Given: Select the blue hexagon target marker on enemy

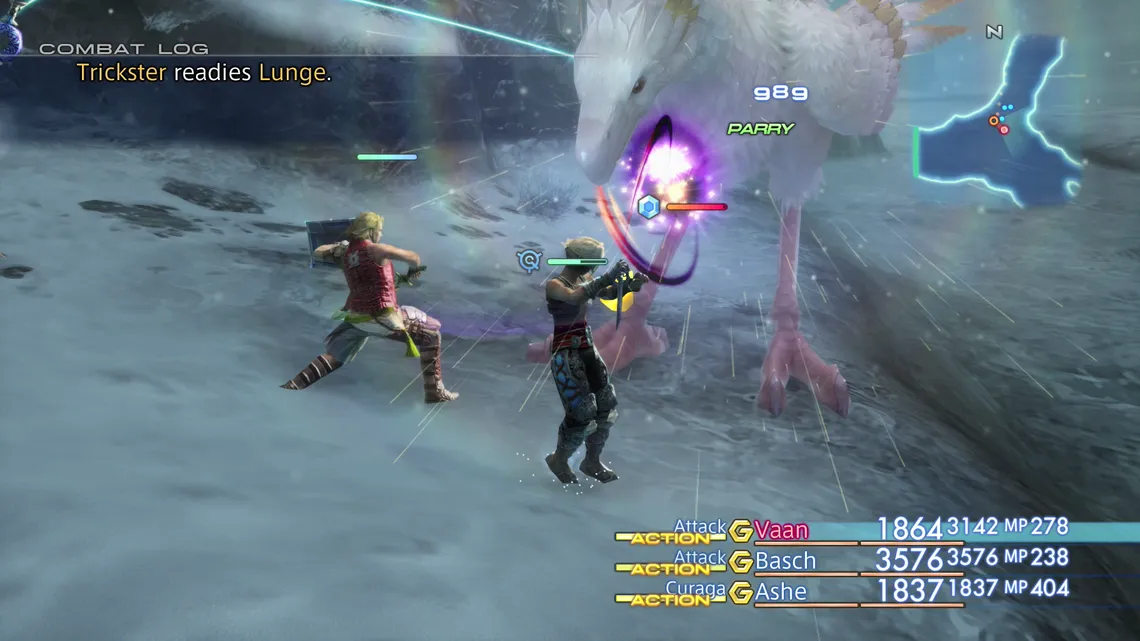Looking at the screenshot, I should [649, 207].
